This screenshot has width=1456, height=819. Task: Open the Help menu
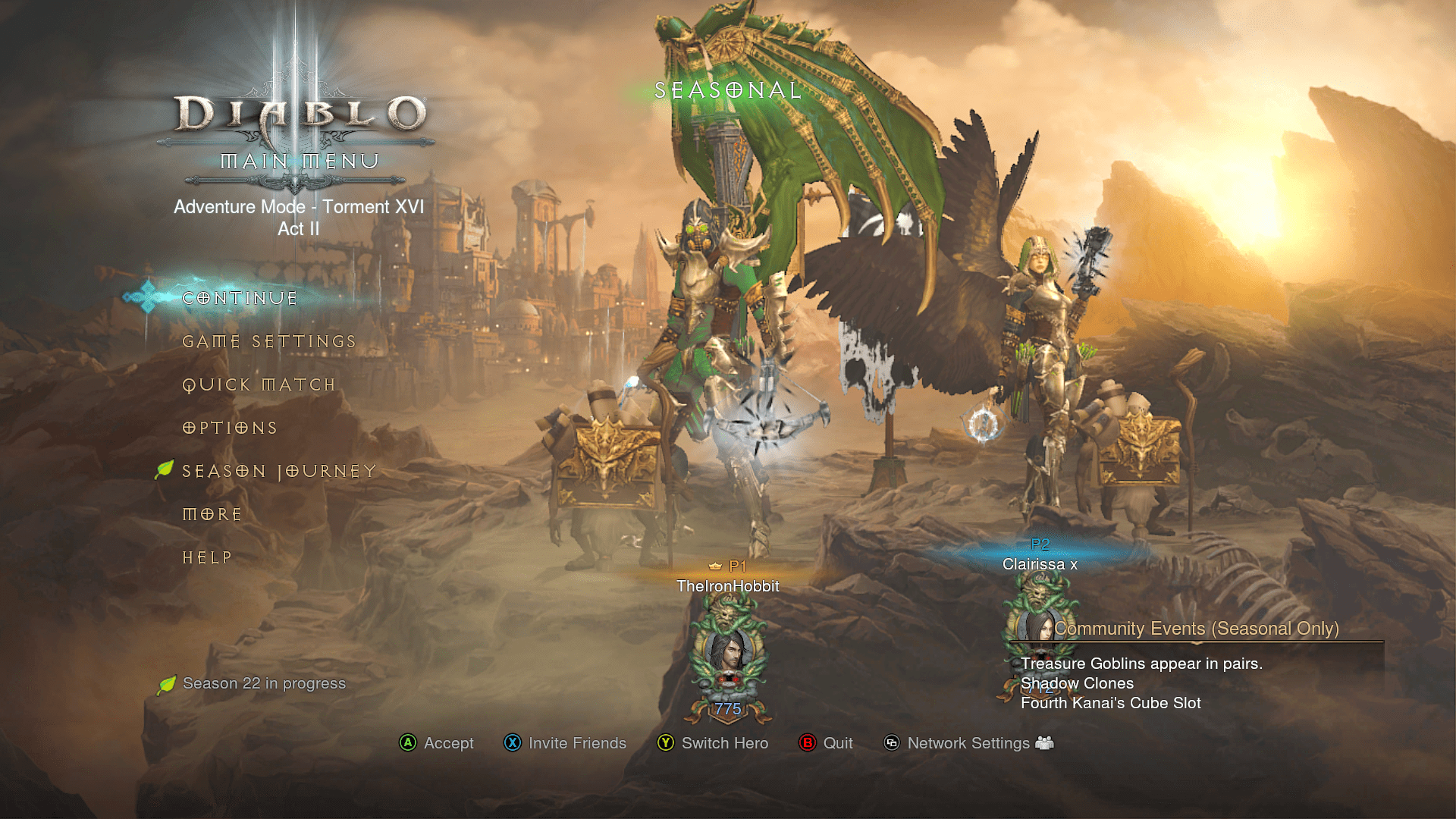[207, 558]
